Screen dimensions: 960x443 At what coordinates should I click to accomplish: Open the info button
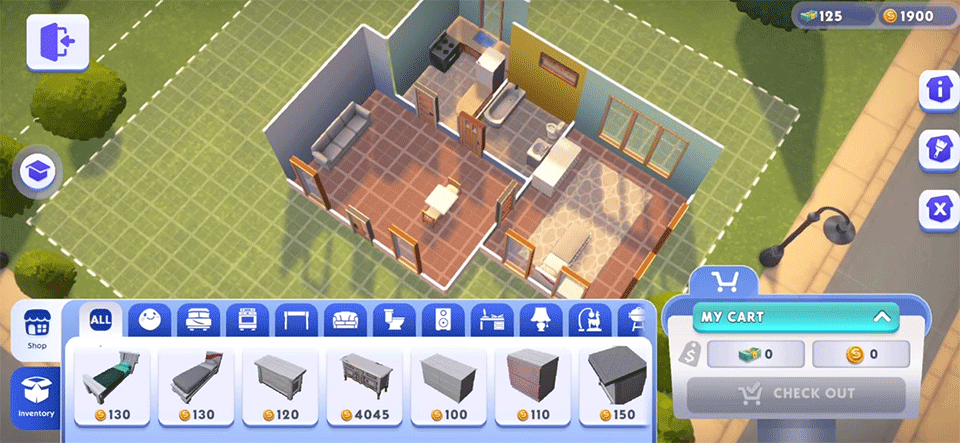coord(939,89)
